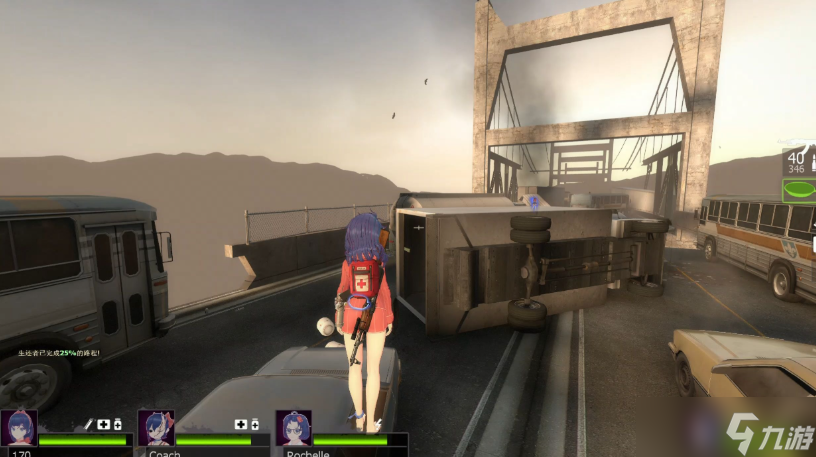
Task: Click the leftmost teammate portrait
Action: 19,427
